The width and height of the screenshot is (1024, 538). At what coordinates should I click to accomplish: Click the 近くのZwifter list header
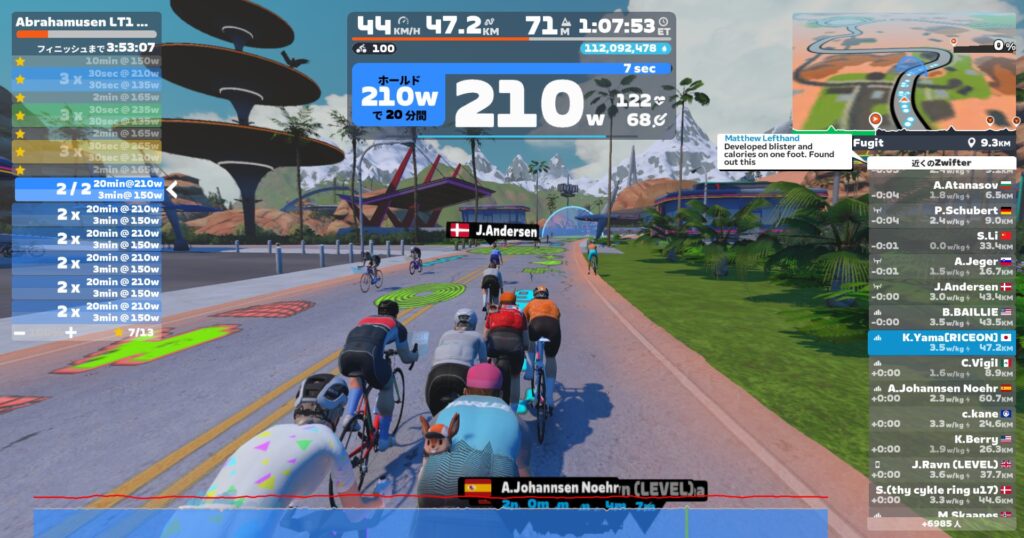pos(941,162)
